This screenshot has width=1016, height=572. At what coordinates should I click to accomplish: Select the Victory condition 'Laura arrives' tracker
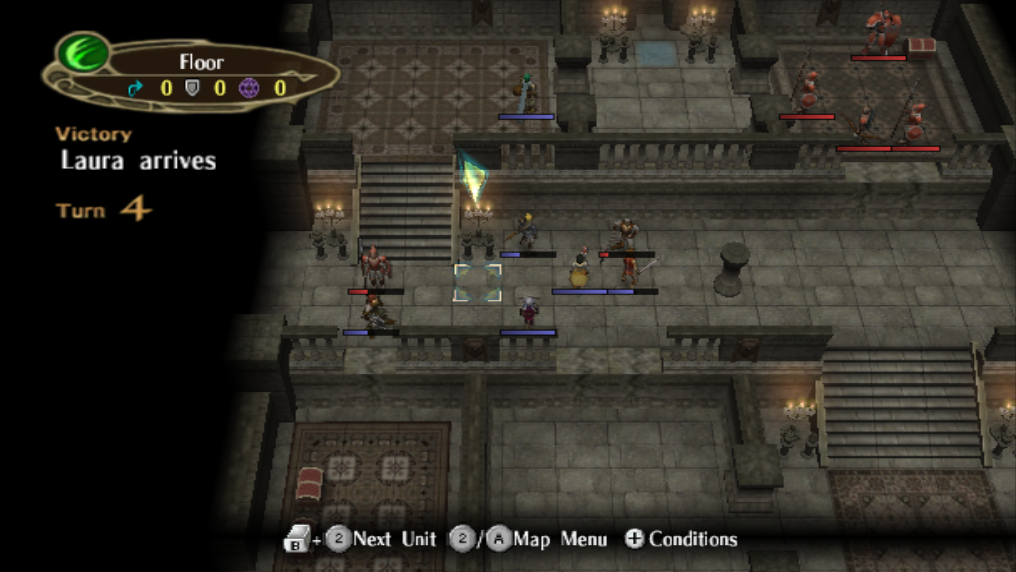[138, 160]
